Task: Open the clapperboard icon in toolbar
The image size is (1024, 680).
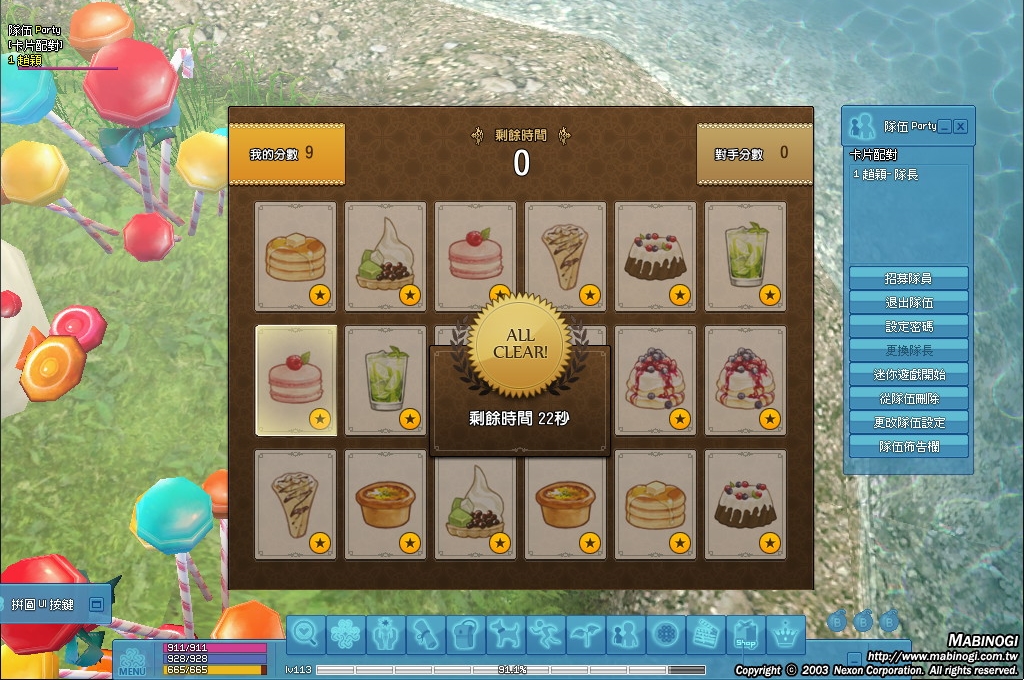Action: 706,634
